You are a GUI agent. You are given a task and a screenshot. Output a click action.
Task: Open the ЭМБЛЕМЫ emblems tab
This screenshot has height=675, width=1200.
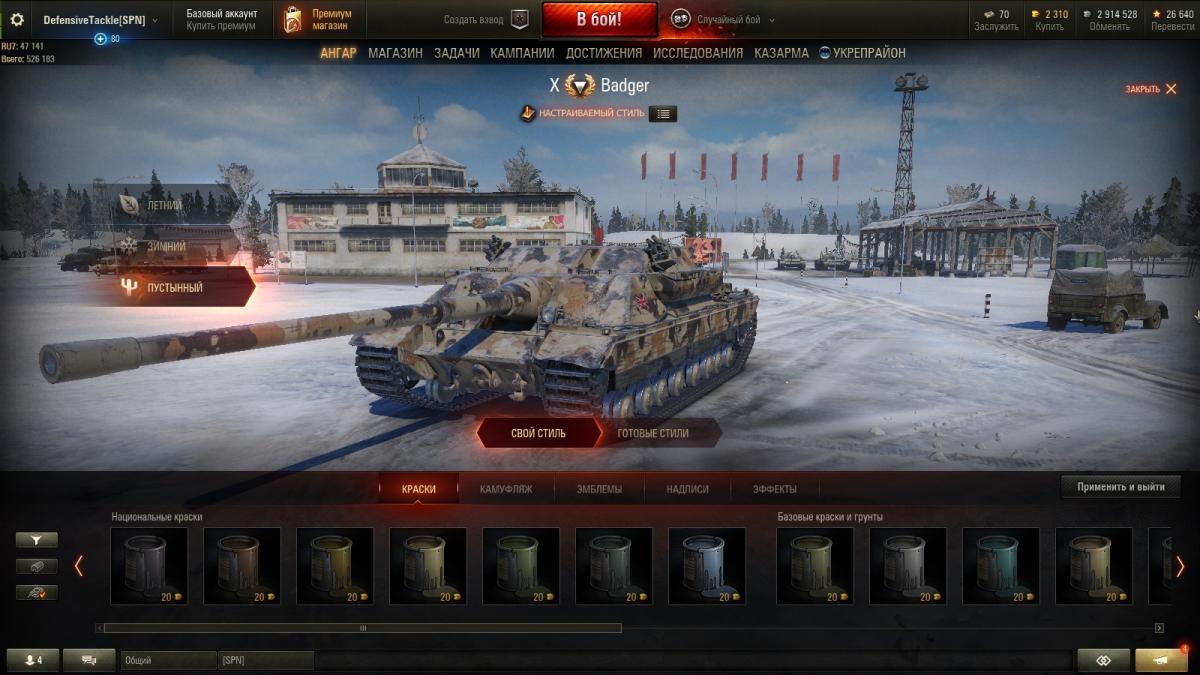599,489
